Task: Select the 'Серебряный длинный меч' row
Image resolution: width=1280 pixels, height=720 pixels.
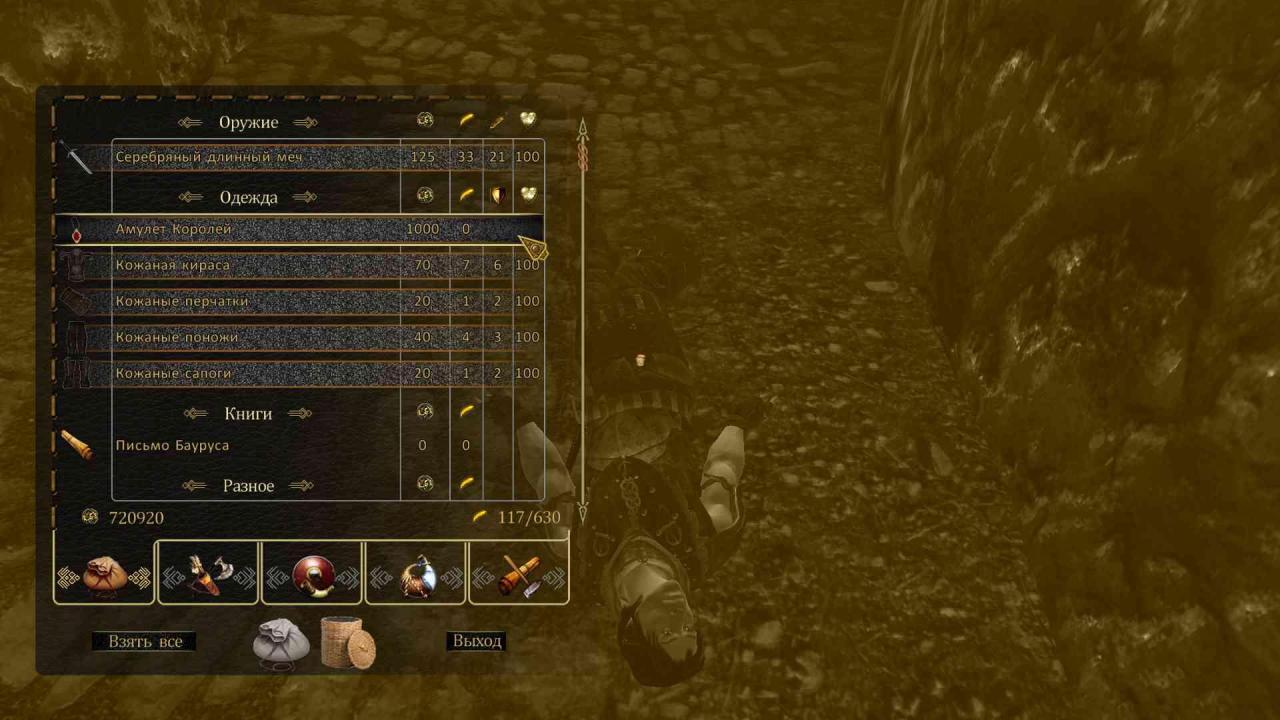Action: [208, 157]
